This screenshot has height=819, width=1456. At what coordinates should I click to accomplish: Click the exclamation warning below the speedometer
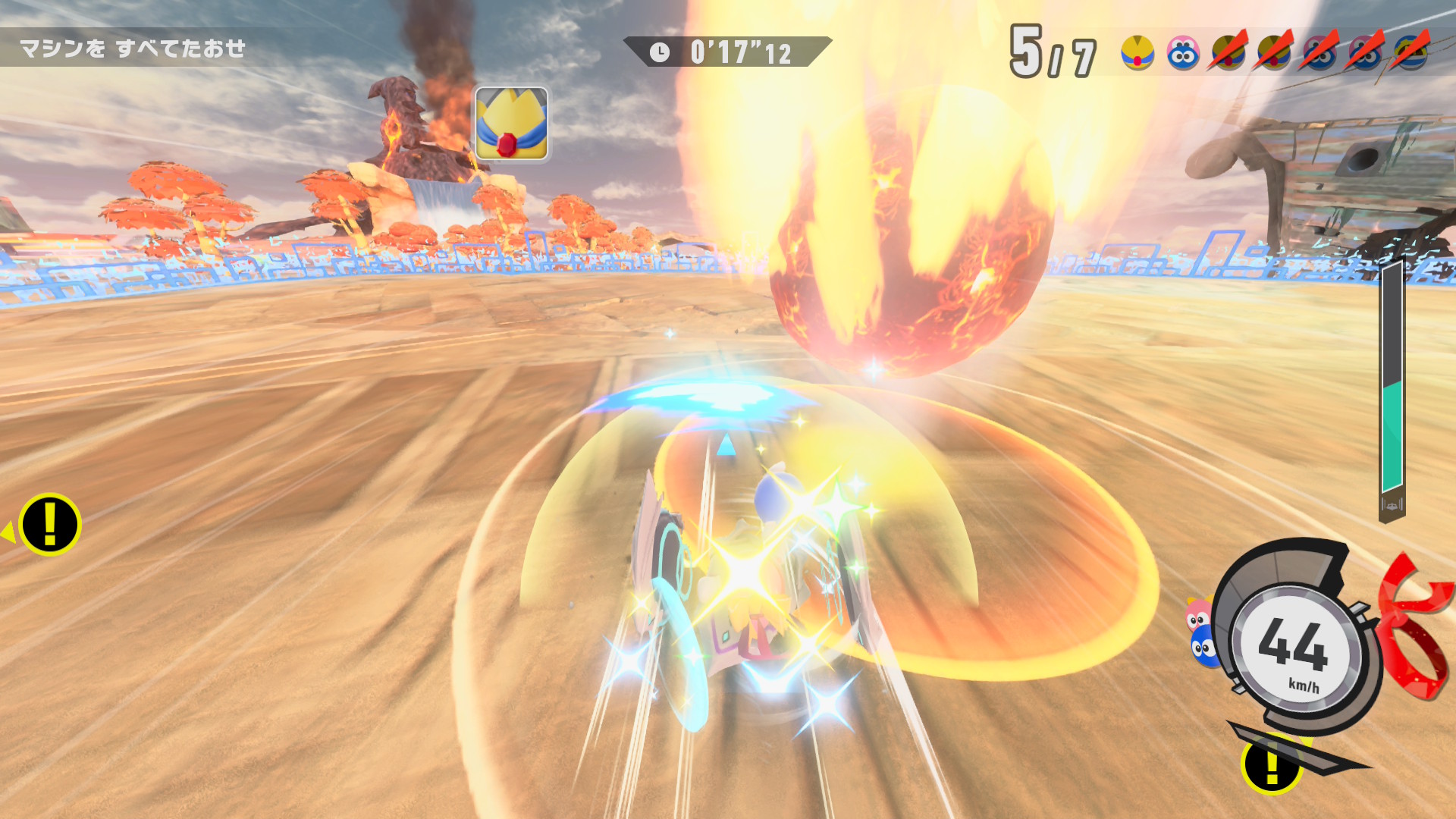point(1272,766)
